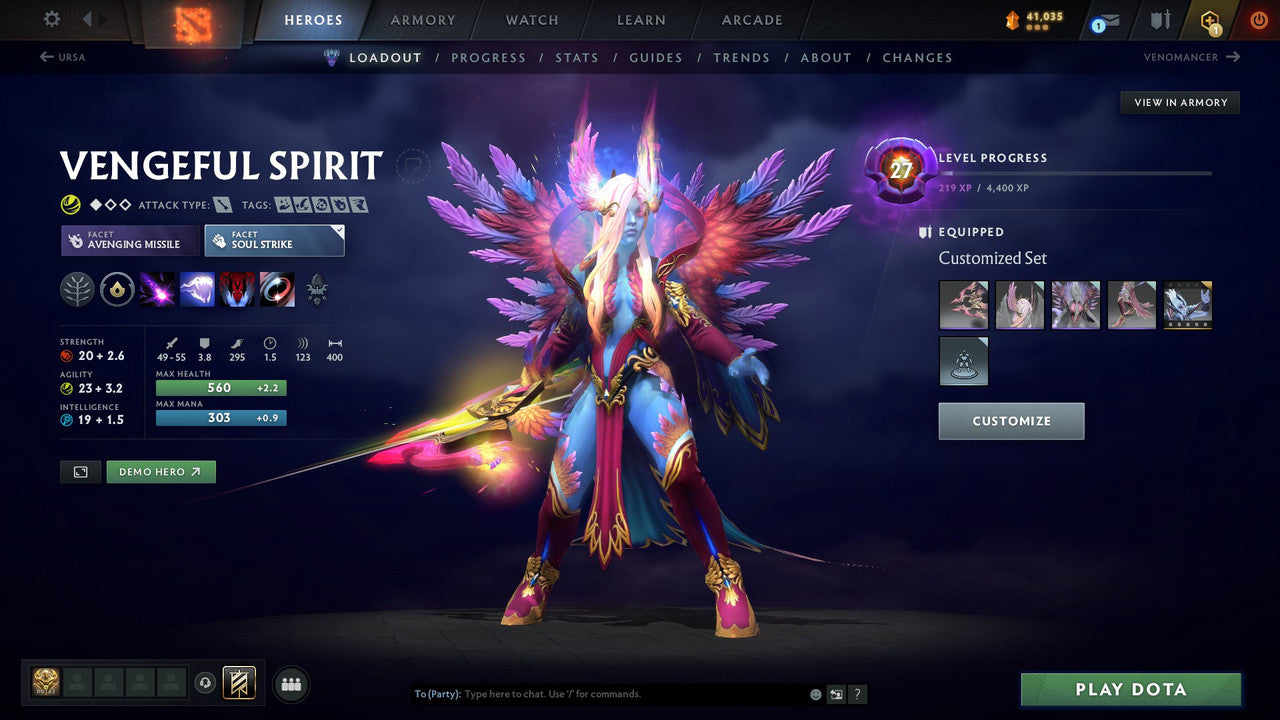
Task: Click the level progress XP bar
Action: (x=1075, y=172)
